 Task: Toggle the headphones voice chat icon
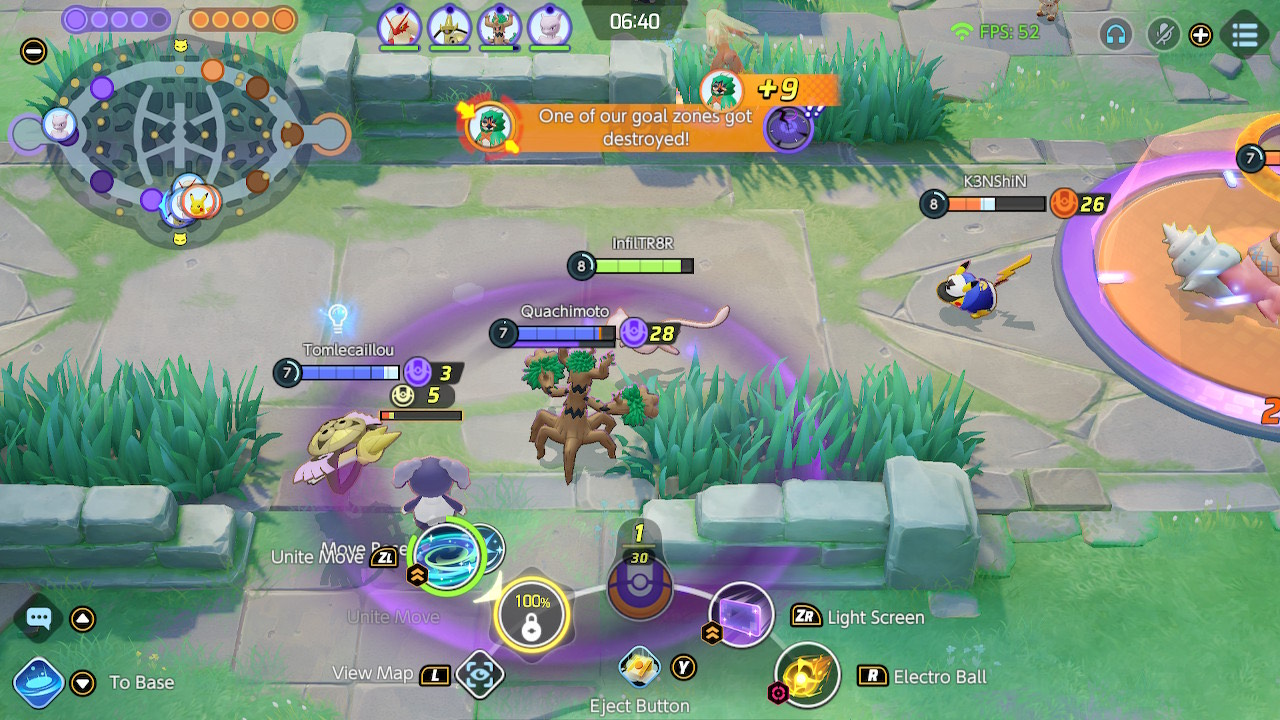1115,35
